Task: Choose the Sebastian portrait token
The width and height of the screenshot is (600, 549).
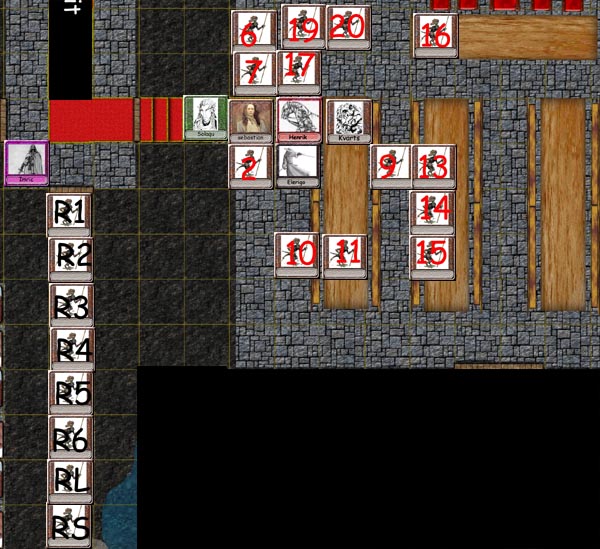Action: pyautogui.click(x=250, y=121)
